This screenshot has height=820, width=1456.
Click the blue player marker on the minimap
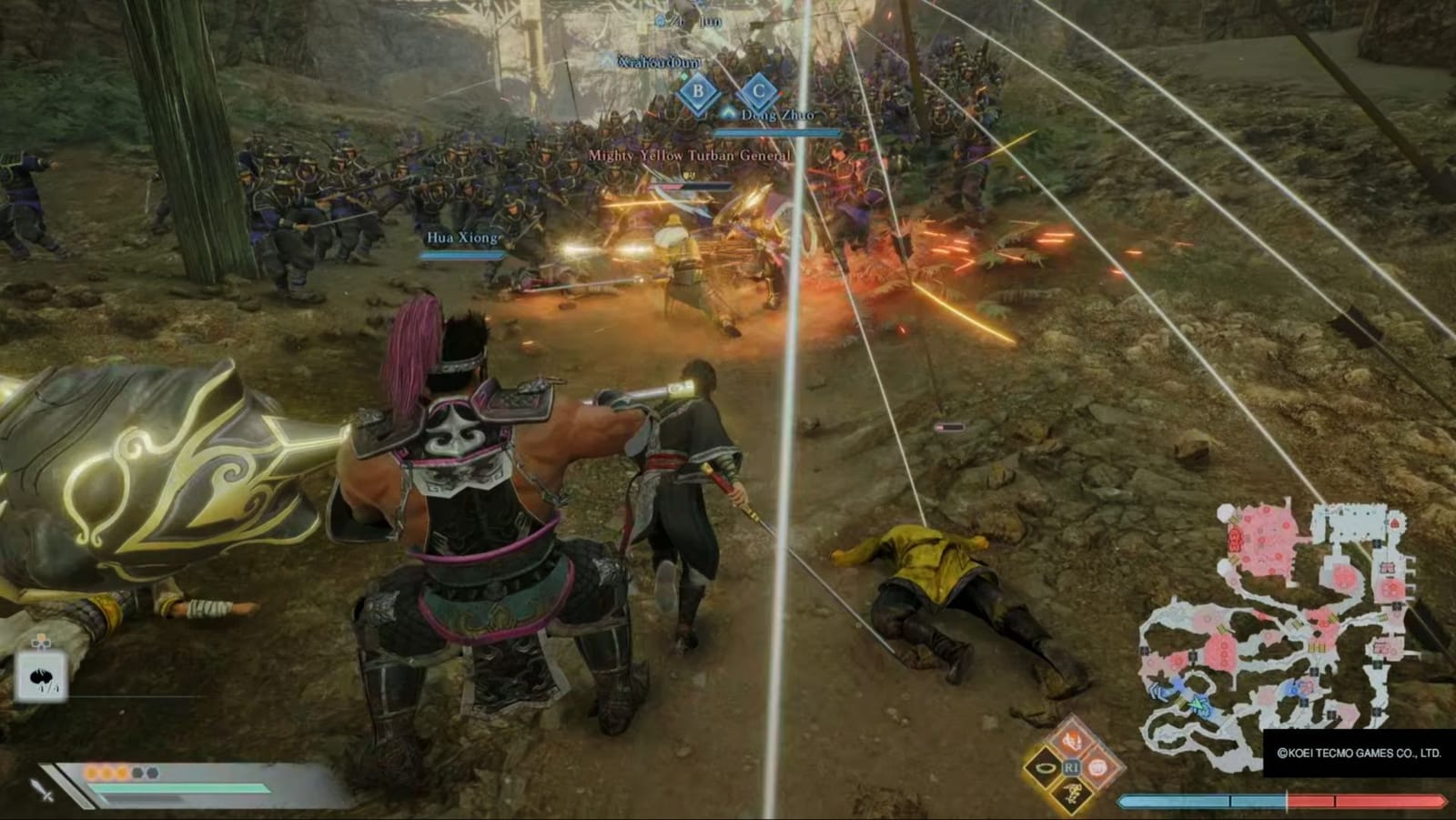[1198, 704]
